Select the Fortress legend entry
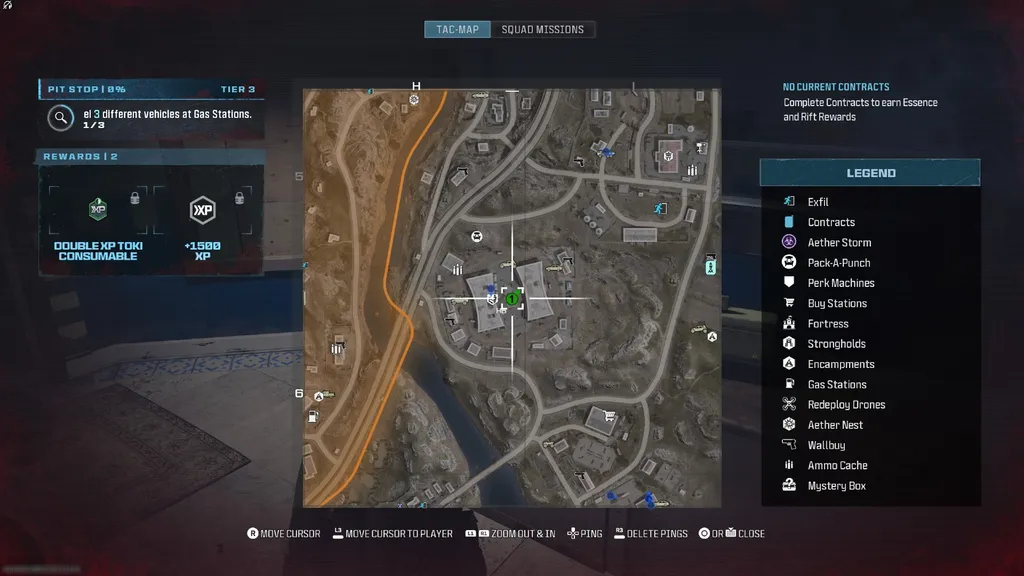The image size is (1024, 576). [x=828, y=324]
